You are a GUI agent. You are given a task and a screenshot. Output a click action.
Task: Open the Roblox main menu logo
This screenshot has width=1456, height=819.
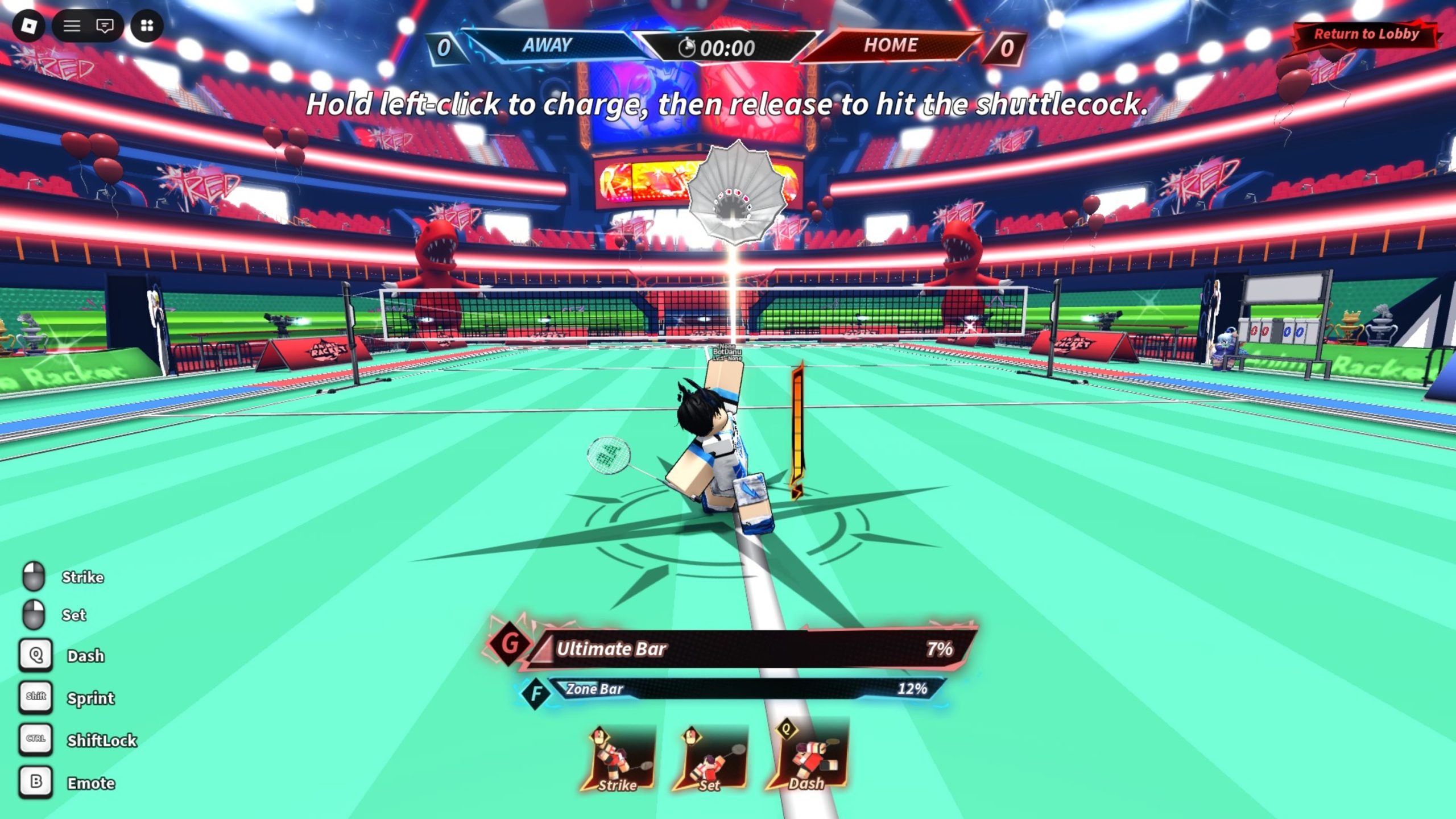point(28,26)
